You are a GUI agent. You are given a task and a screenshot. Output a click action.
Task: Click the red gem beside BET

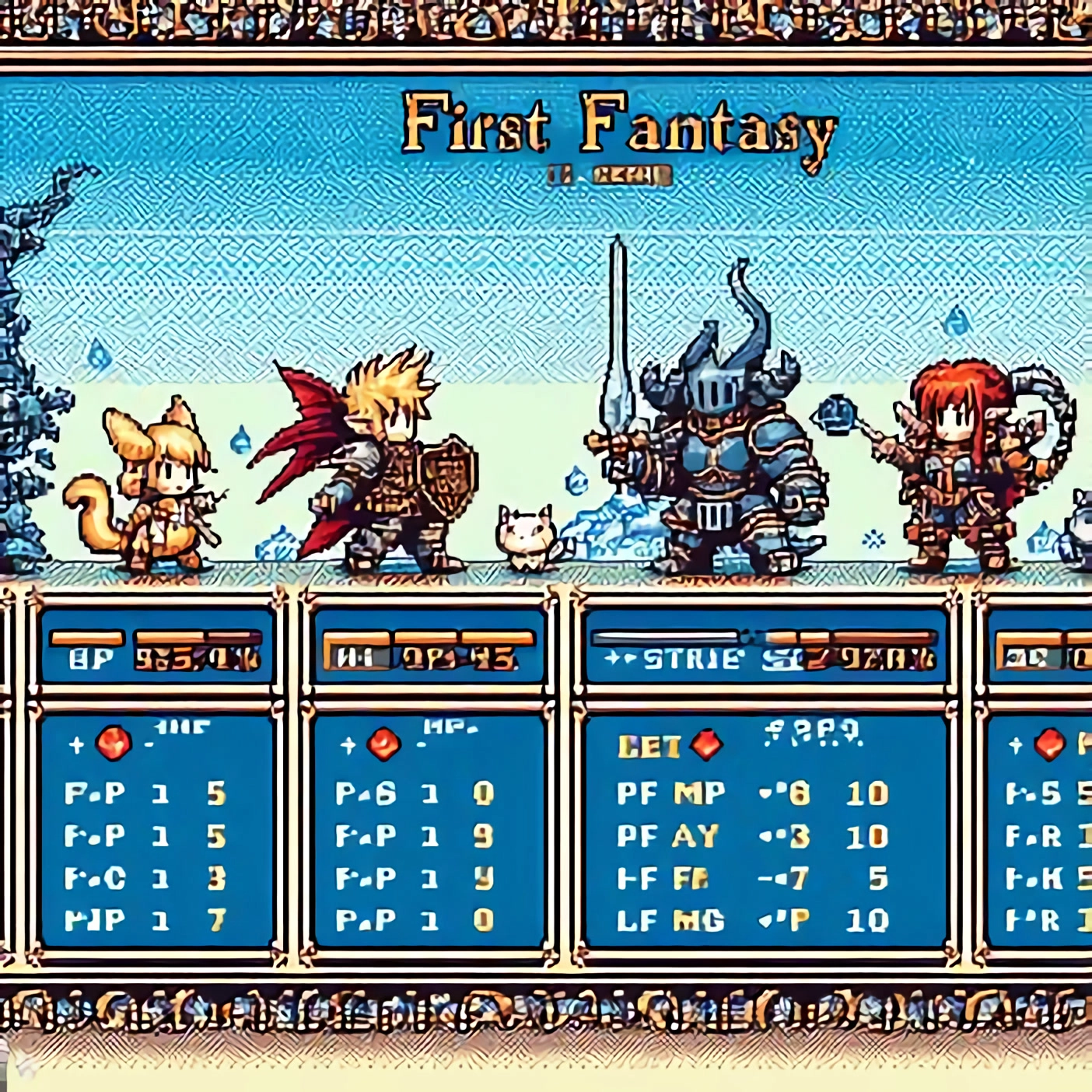(706, 745)
